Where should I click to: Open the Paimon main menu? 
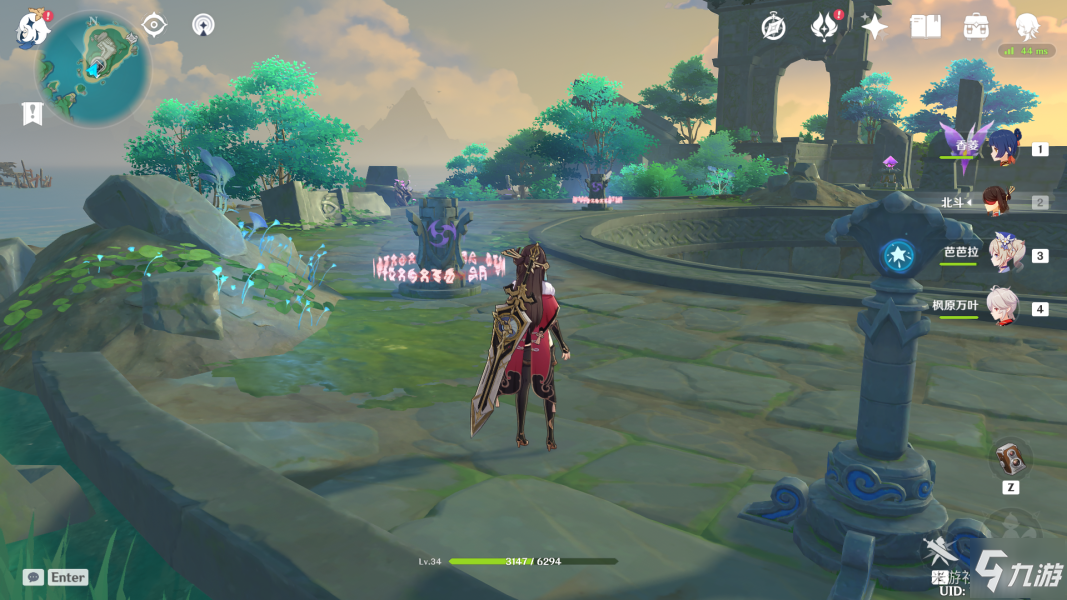pos(32,30)
